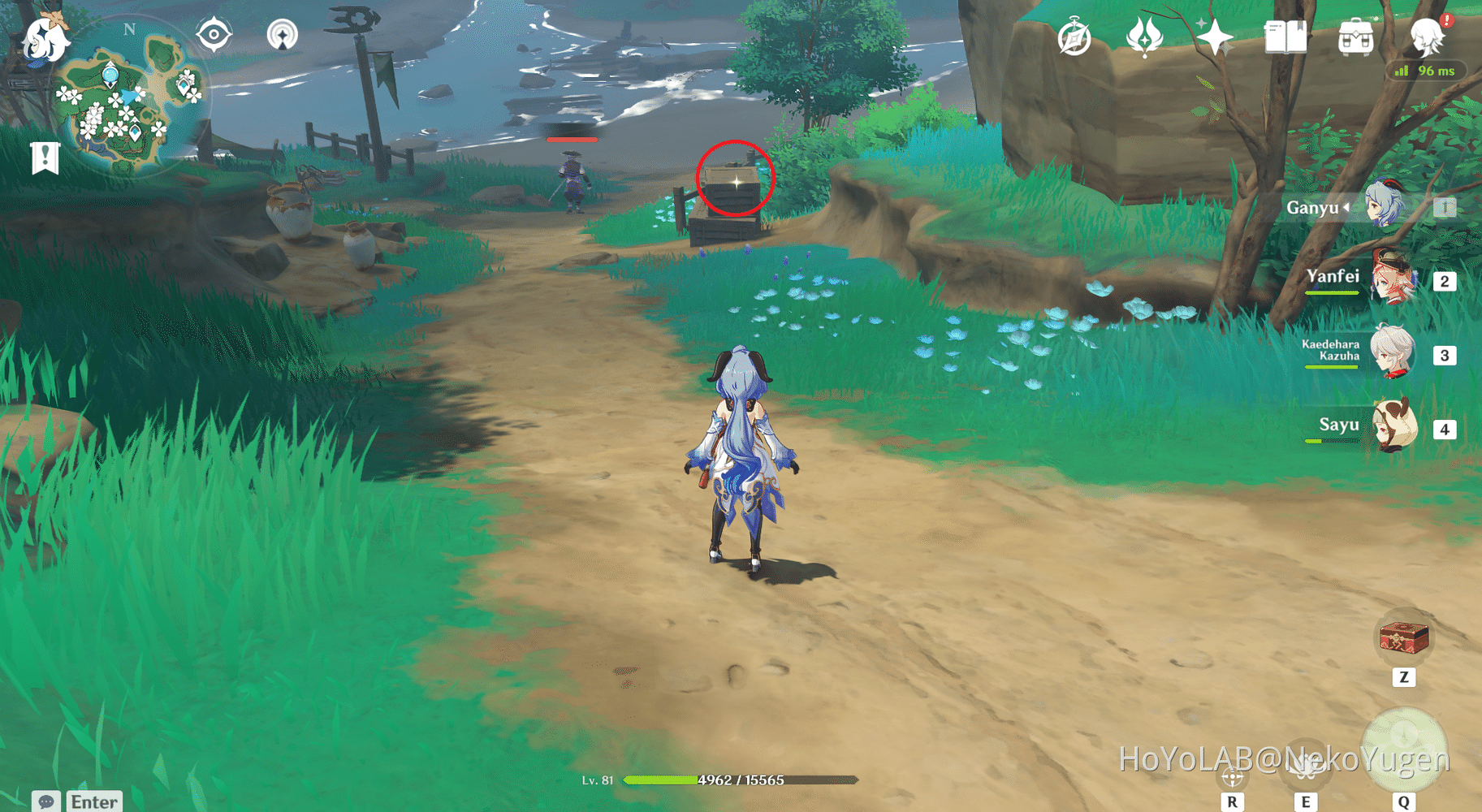This screenshot has width=1482, height=812.
Task: Click the eye icon beside the minimap
Action: click(x=214, y=32)
